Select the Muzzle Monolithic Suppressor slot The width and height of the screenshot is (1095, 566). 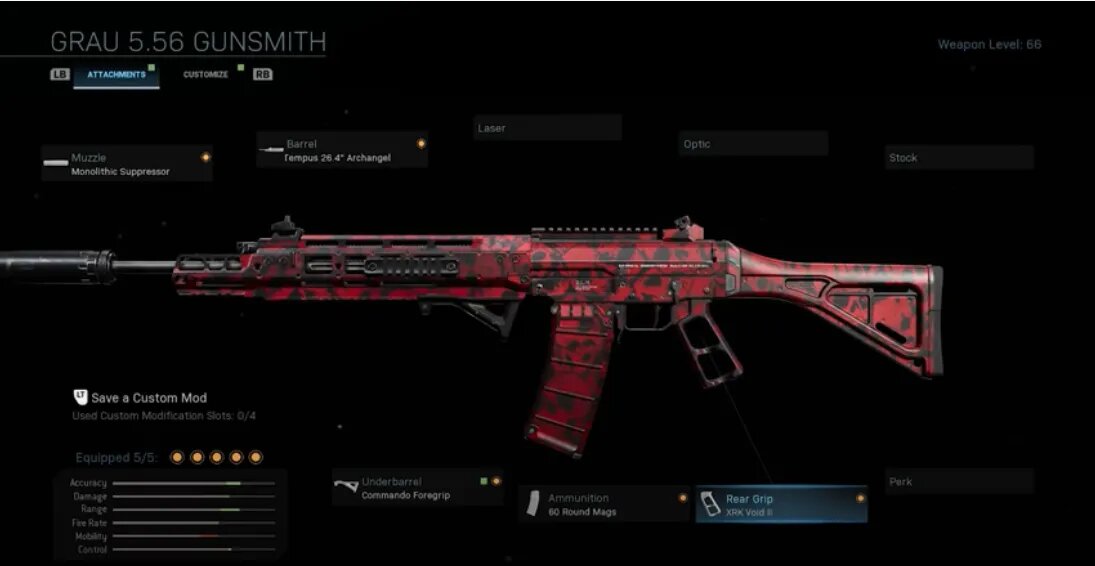click(x=127, y=164)
